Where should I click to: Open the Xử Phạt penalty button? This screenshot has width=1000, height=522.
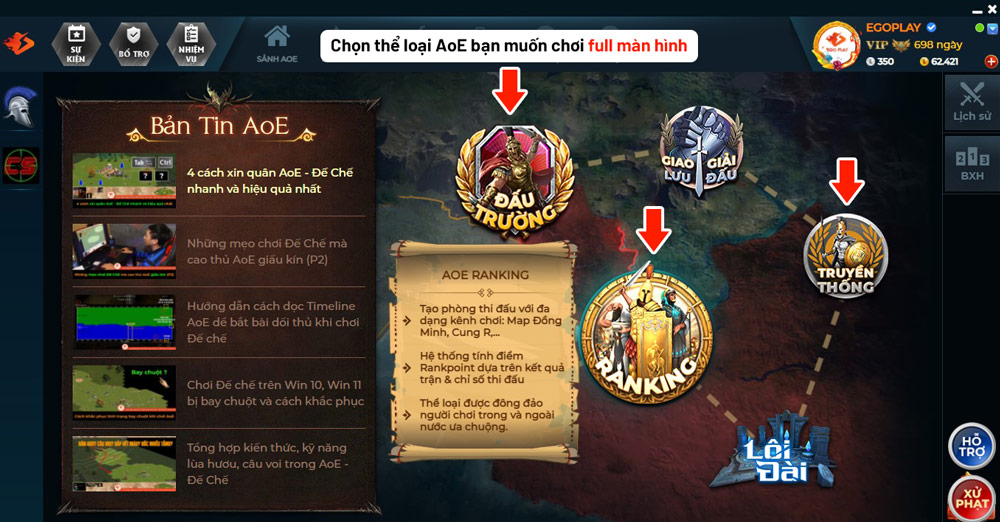coord(971,498)
